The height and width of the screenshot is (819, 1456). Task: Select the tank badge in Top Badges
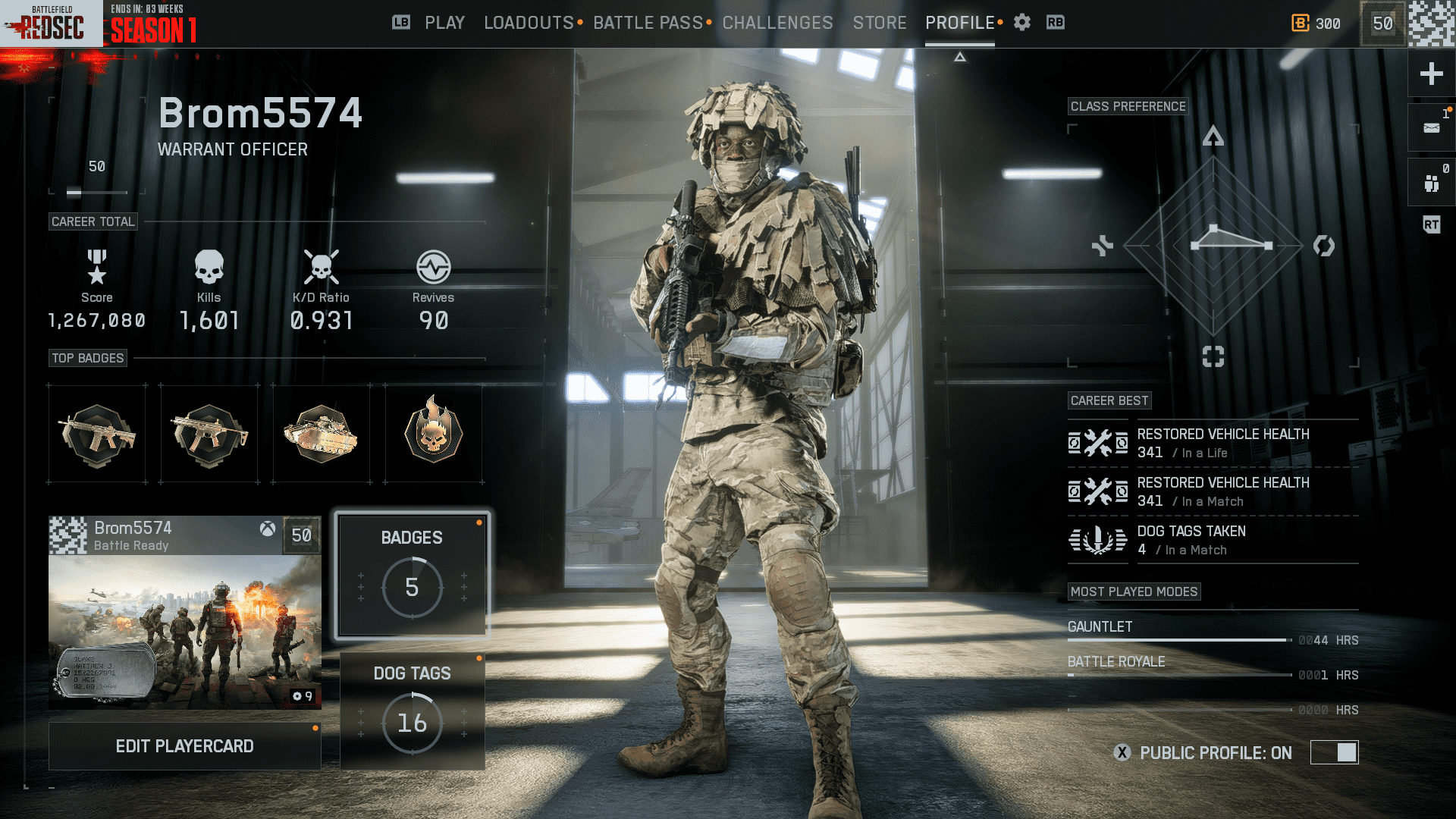[321, 433]
